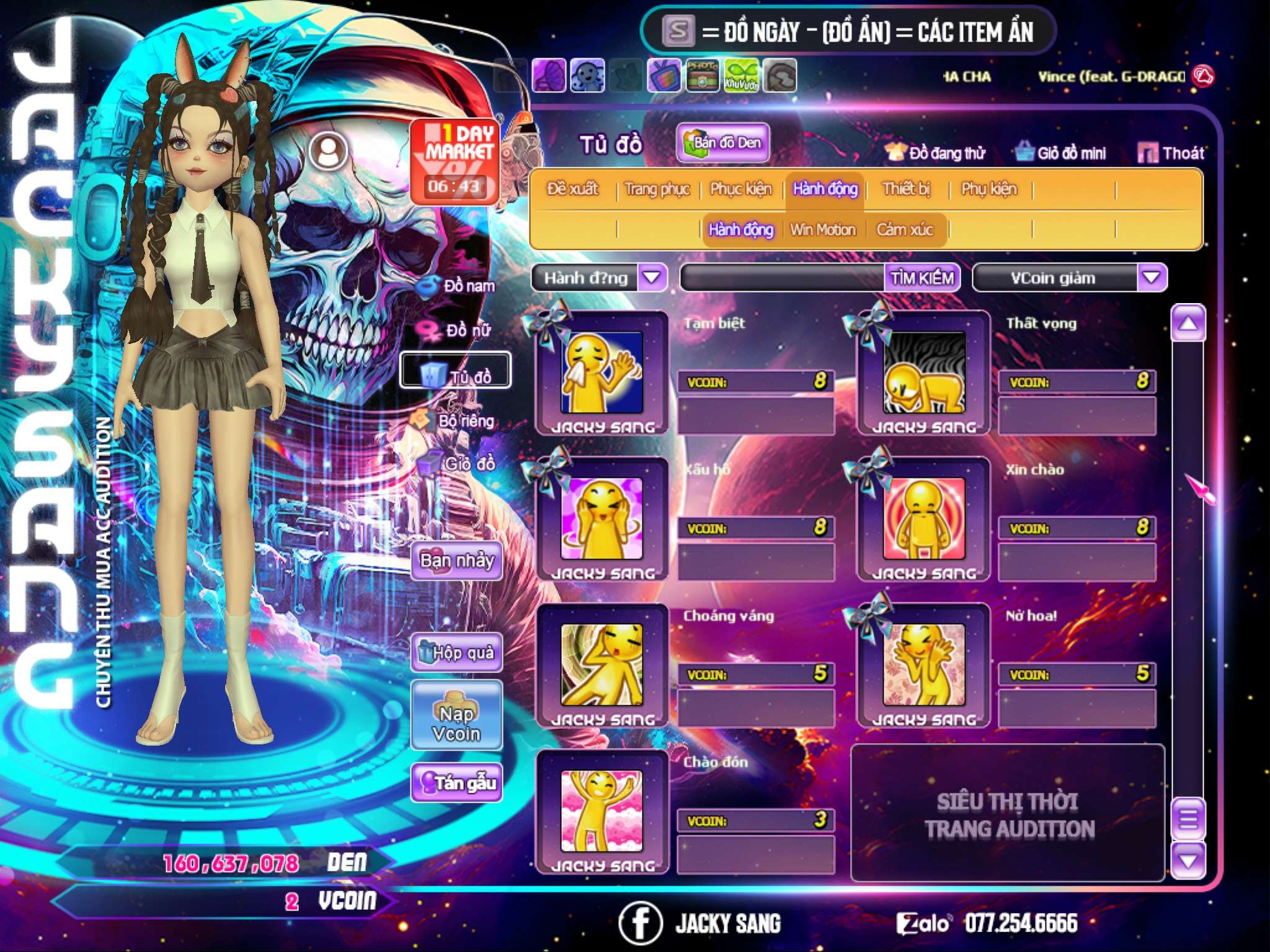Image resolution: width=1270 pixels, height=952 pixels.
Task: Select the Tạm biệt action item
Action: [602, 373]
